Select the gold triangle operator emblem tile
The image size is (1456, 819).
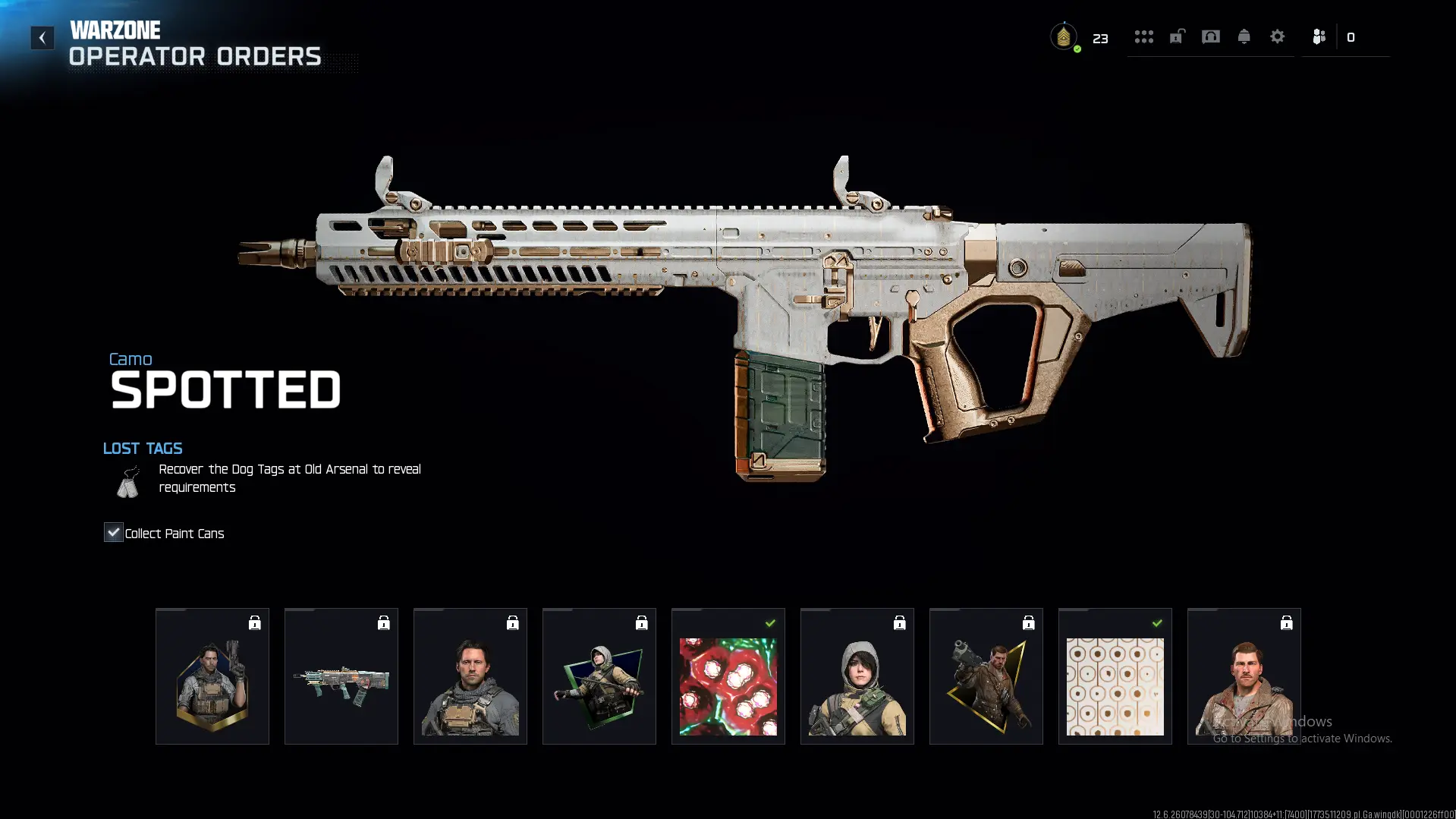[x=986, y=676]
